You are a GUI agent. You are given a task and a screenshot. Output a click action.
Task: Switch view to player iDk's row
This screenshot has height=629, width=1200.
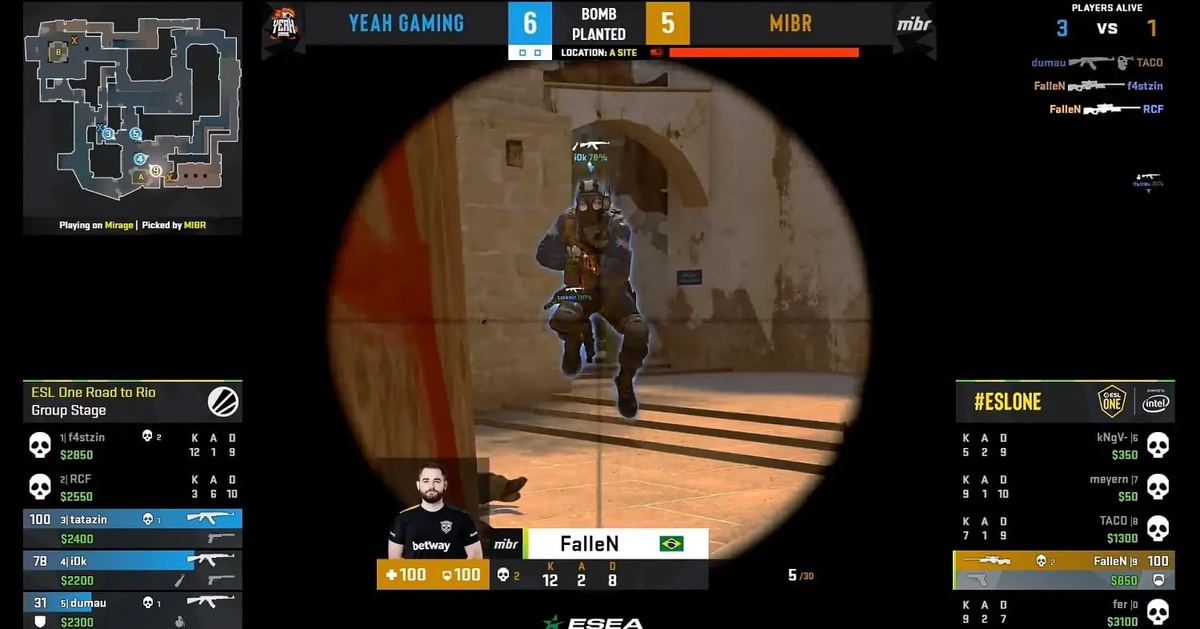point(132,570)
